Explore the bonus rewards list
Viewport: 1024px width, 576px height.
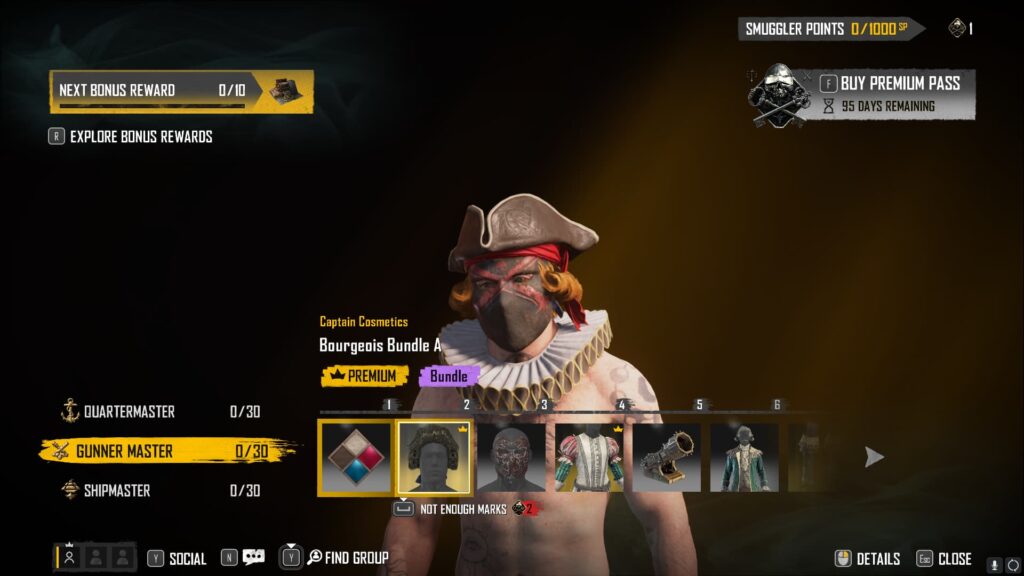pos(140,136)
